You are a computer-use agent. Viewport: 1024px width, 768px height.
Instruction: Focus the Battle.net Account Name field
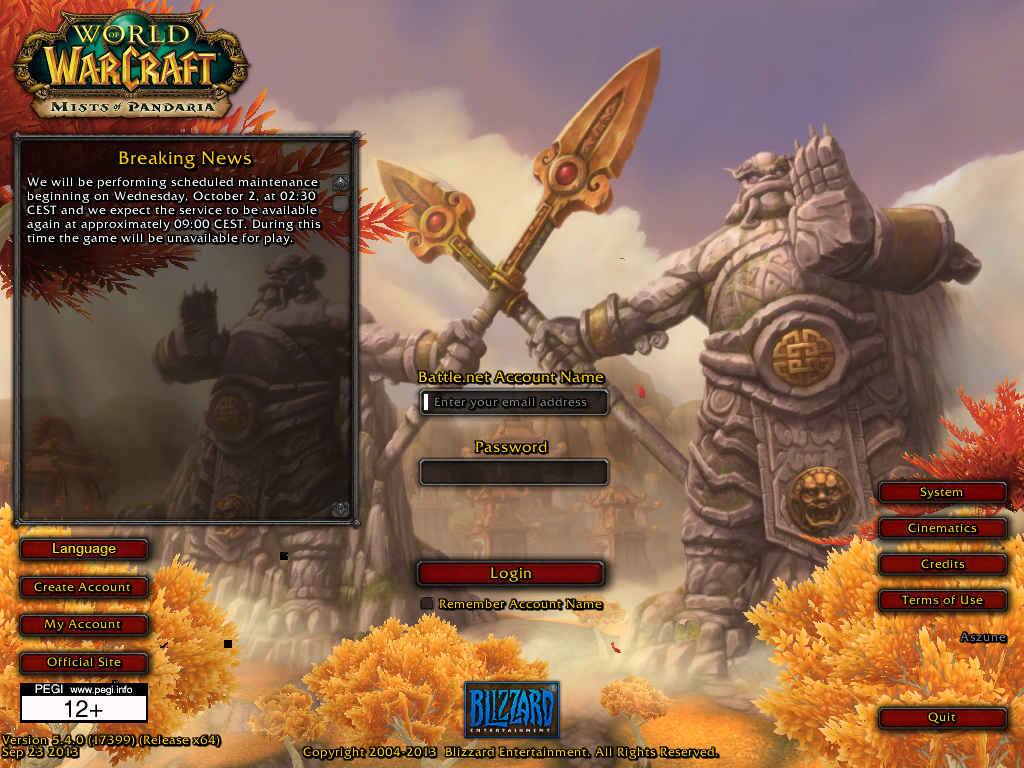pyautogui.click(x=514, y=402)
